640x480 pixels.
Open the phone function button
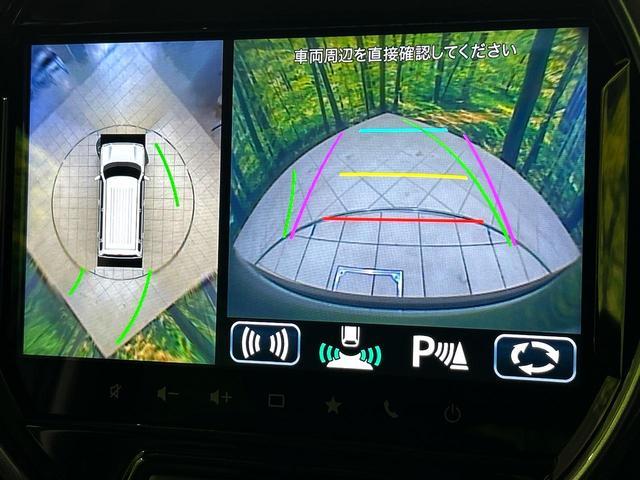[x=391, y=408]
